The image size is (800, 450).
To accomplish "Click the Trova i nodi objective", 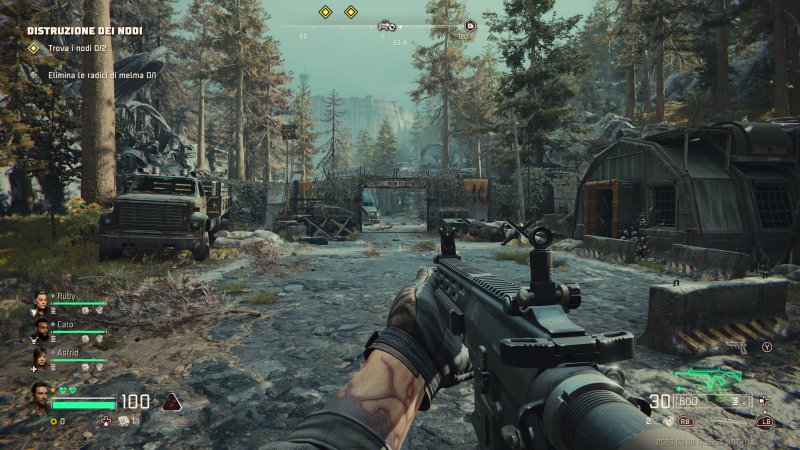I will pos(69,47).
